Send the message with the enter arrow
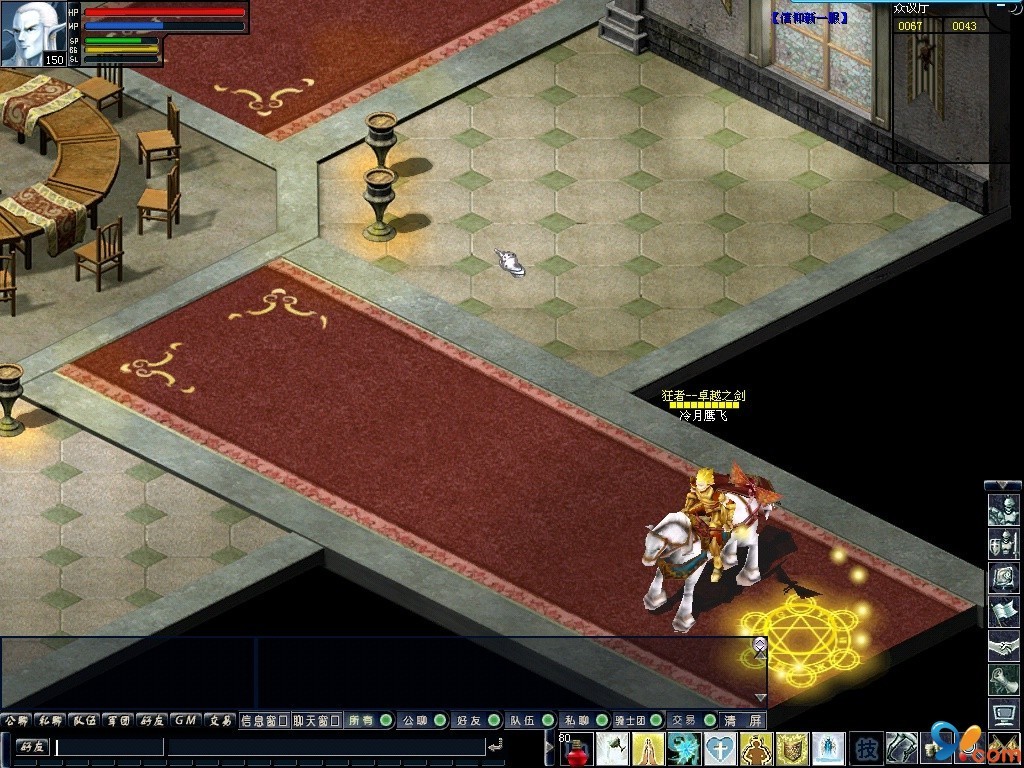The height and width of the screenshot is (768, 1024). (x=495, y=746)
